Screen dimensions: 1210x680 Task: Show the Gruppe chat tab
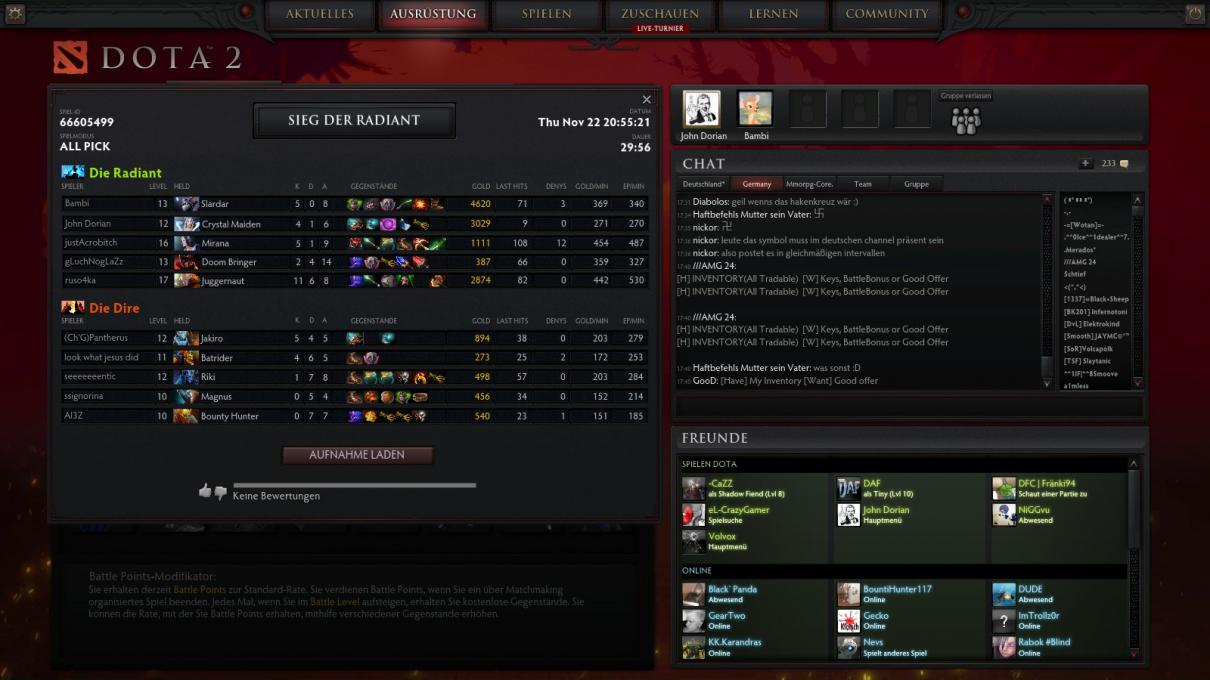click(916, 184)
